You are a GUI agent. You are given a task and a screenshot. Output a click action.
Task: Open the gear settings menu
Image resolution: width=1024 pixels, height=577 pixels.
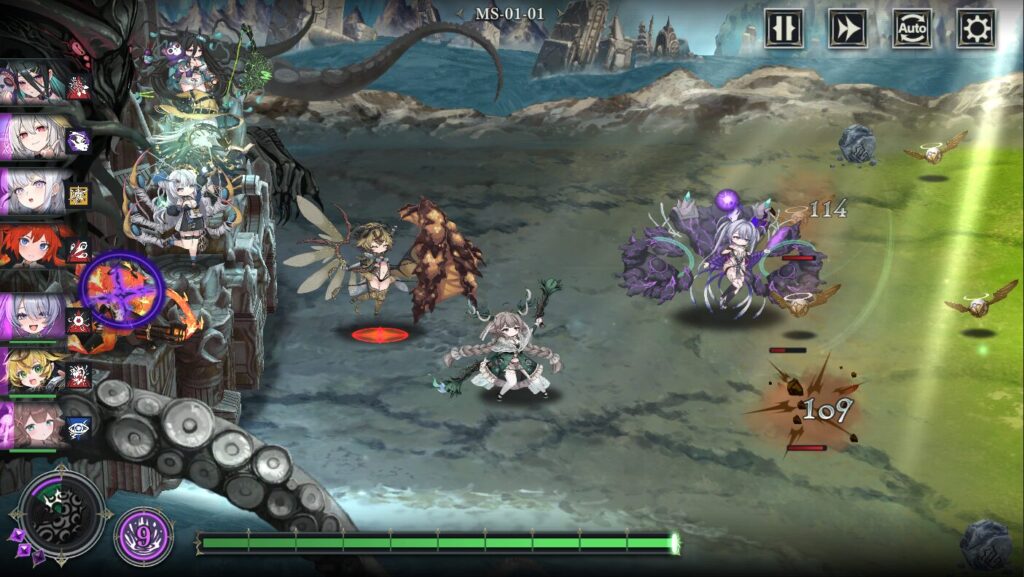point(975,29)
